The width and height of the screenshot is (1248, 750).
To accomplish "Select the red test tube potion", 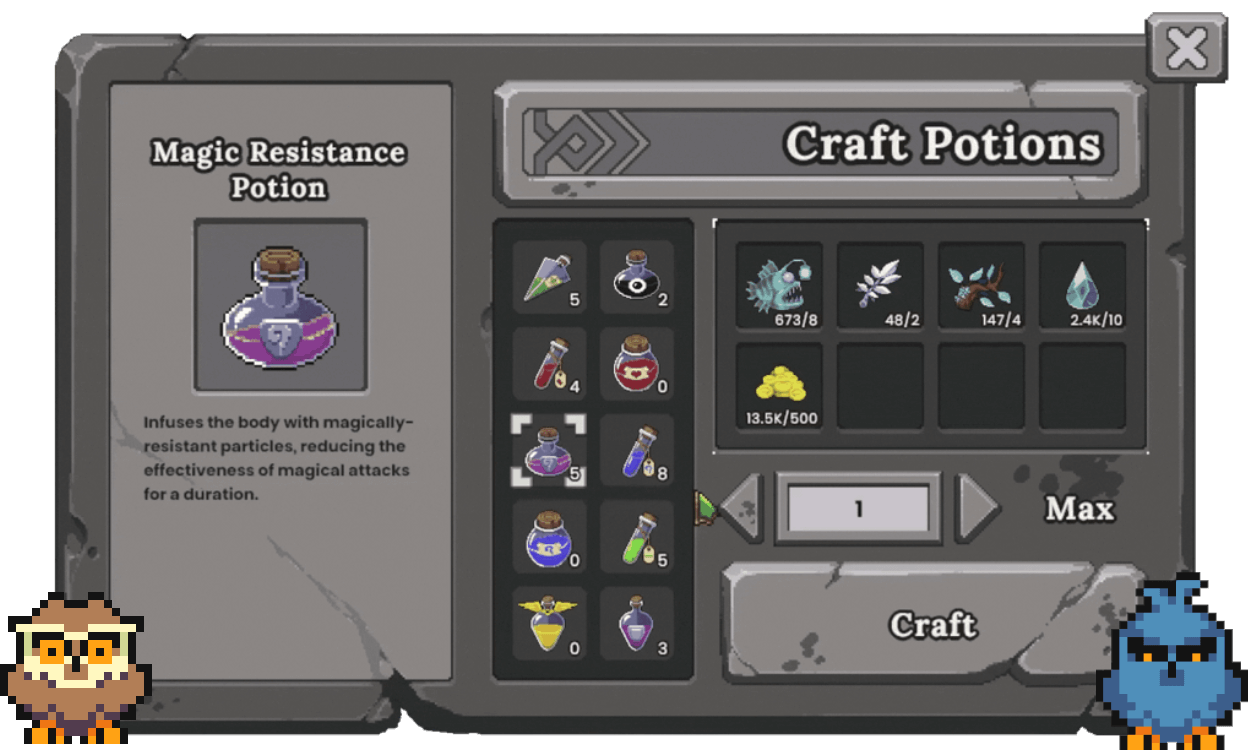I will (549, 364).
